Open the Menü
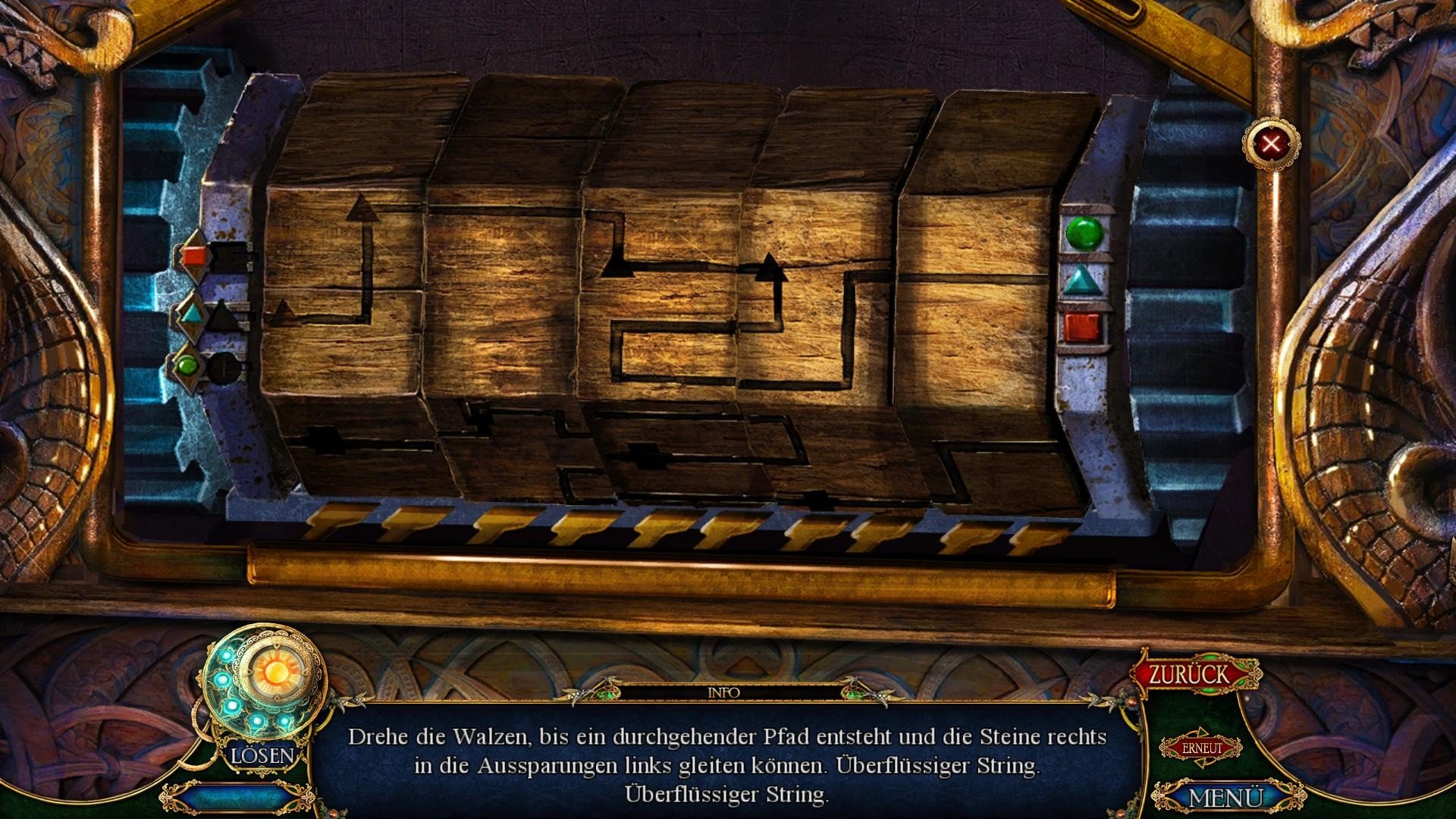Viewport: 1456px width, 819px height. [1224, 797]
